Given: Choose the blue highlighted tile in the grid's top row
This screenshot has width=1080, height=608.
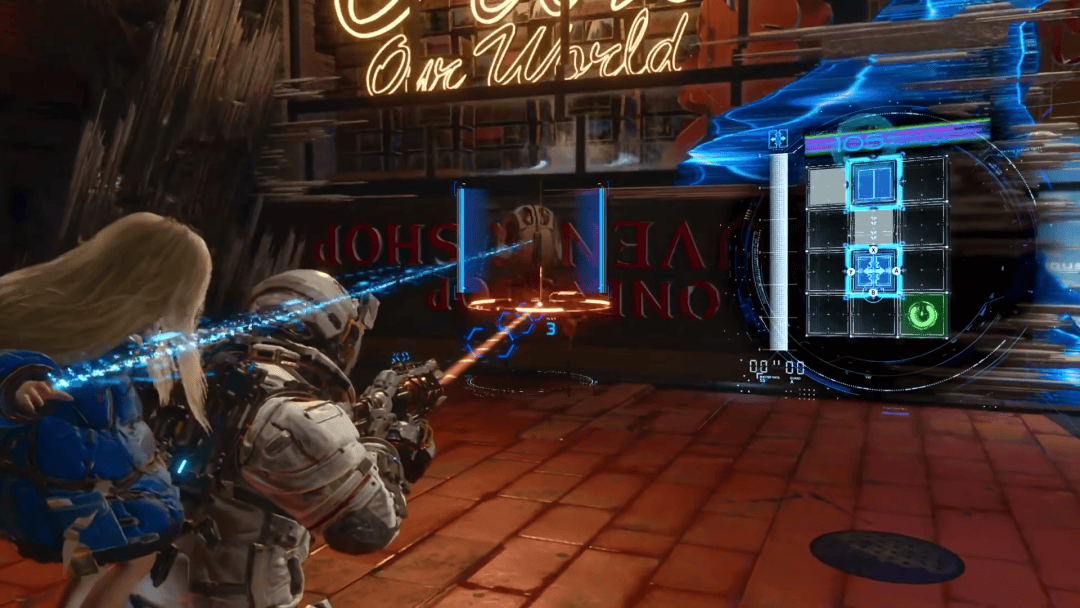Looking at the screenshot, I should 875,183.
